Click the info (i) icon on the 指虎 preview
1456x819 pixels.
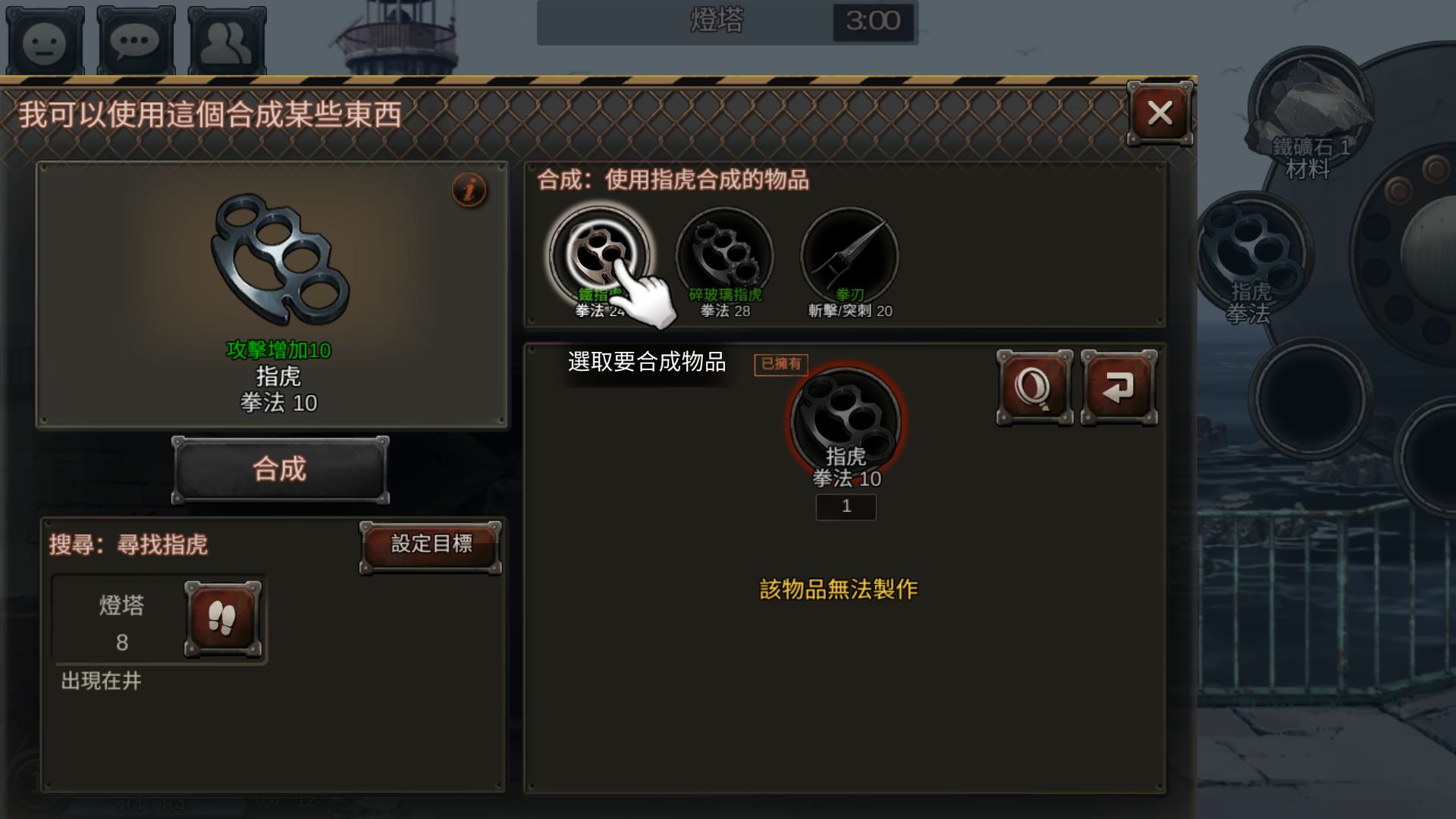(469, 190)
